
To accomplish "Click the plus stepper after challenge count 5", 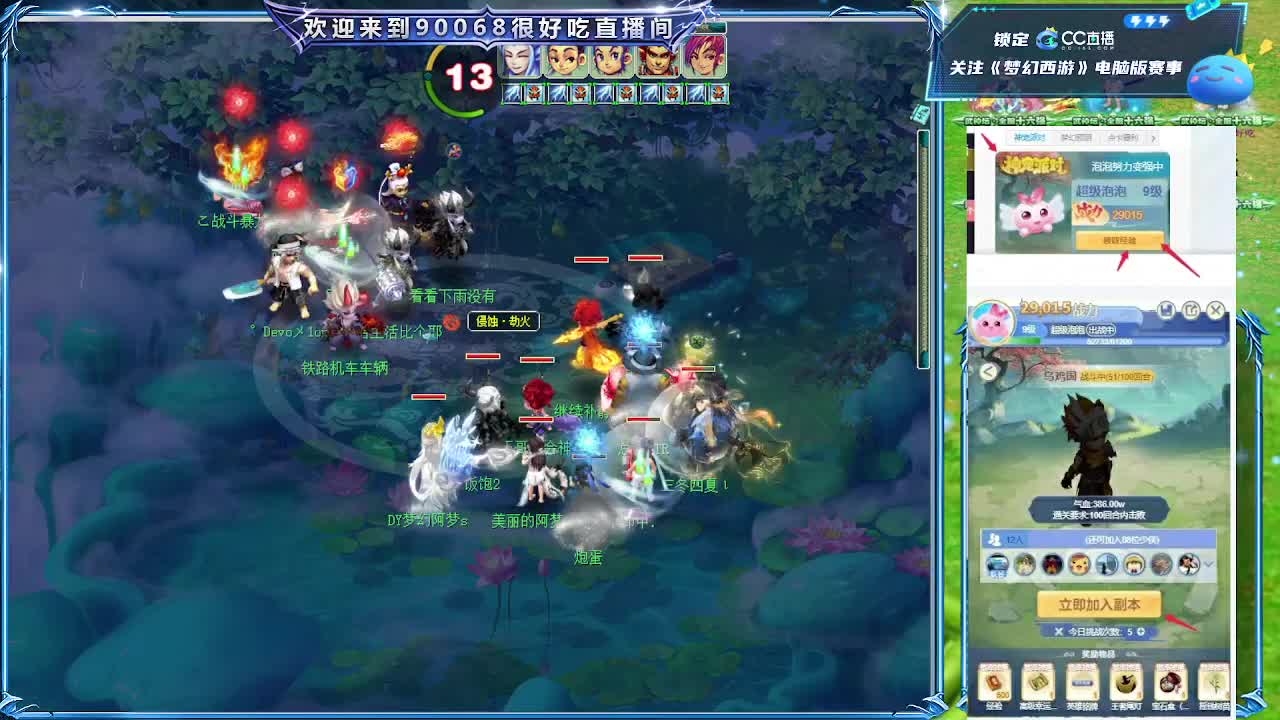I will 1141,632.
